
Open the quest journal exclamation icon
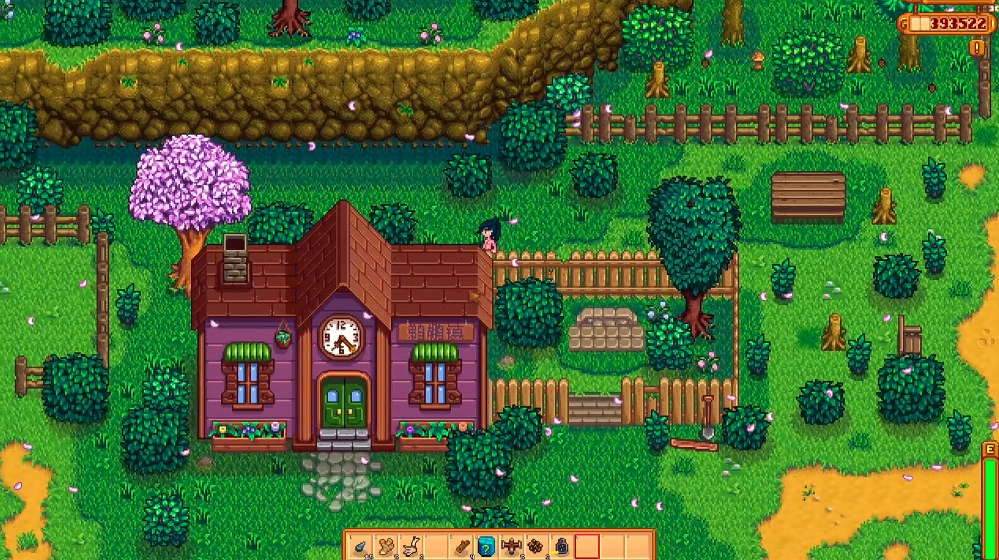pos(976,47)
